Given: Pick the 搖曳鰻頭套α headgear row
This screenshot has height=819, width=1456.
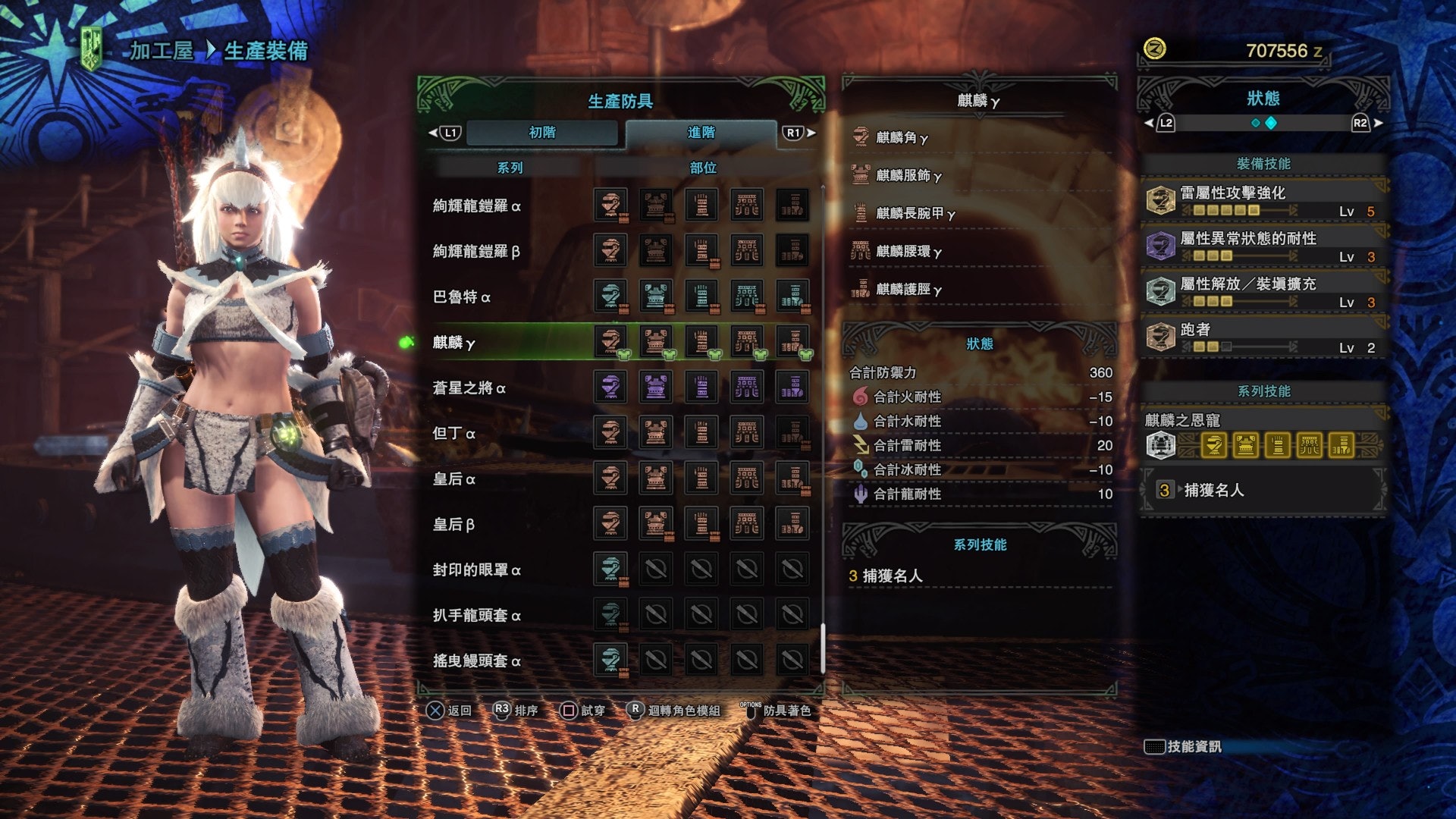Looking at the screenshot, I should tap(476, 661).
